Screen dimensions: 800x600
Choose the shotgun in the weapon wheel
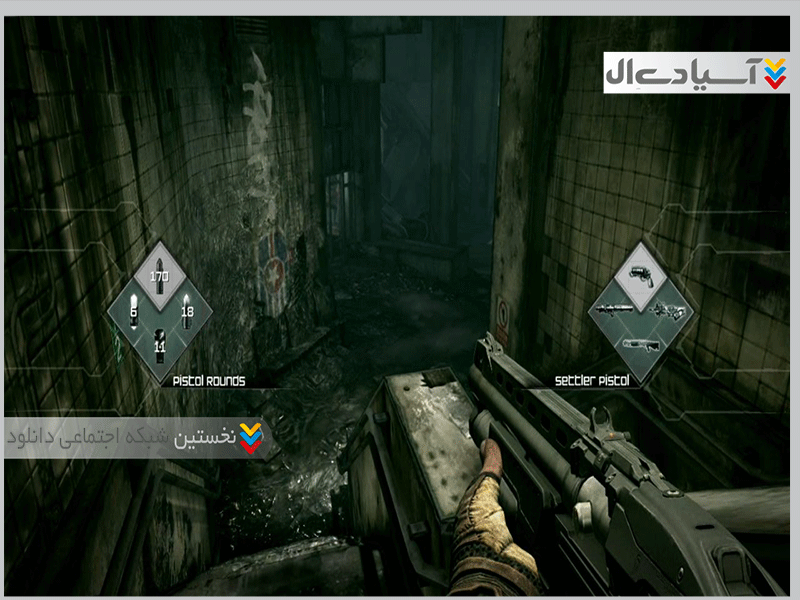click(x=640, y=345)
